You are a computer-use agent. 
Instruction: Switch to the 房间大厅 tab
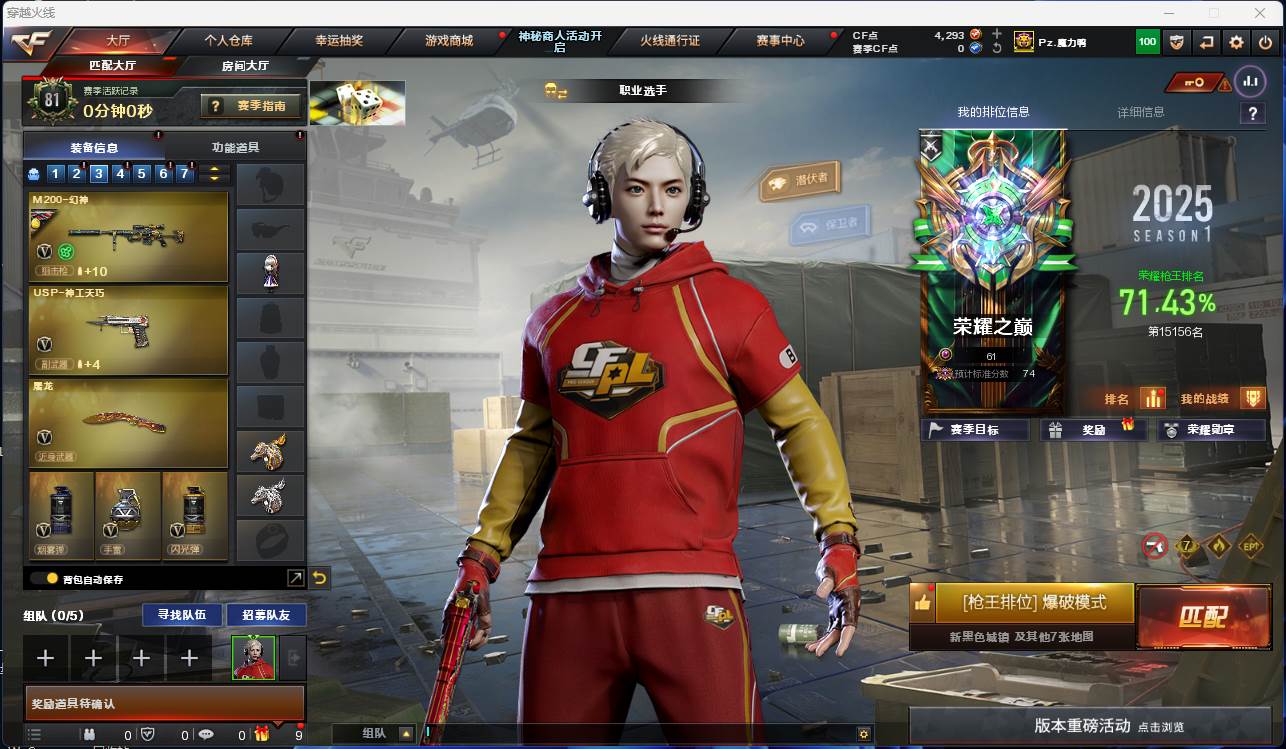click(x=245, y=66)
